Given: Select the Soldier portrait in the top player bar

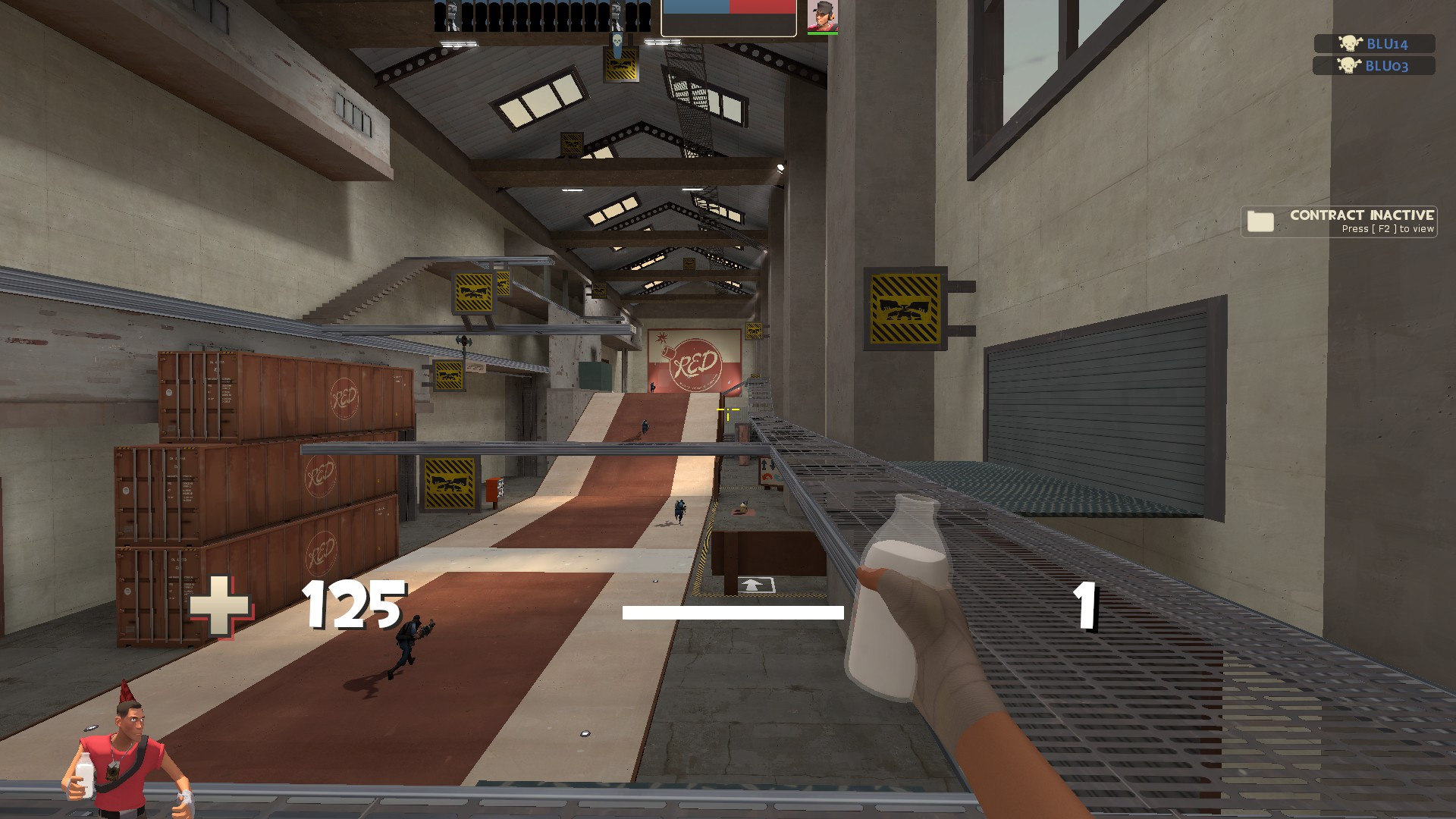Looking at the screenshot, I should [x=616, y=17].
